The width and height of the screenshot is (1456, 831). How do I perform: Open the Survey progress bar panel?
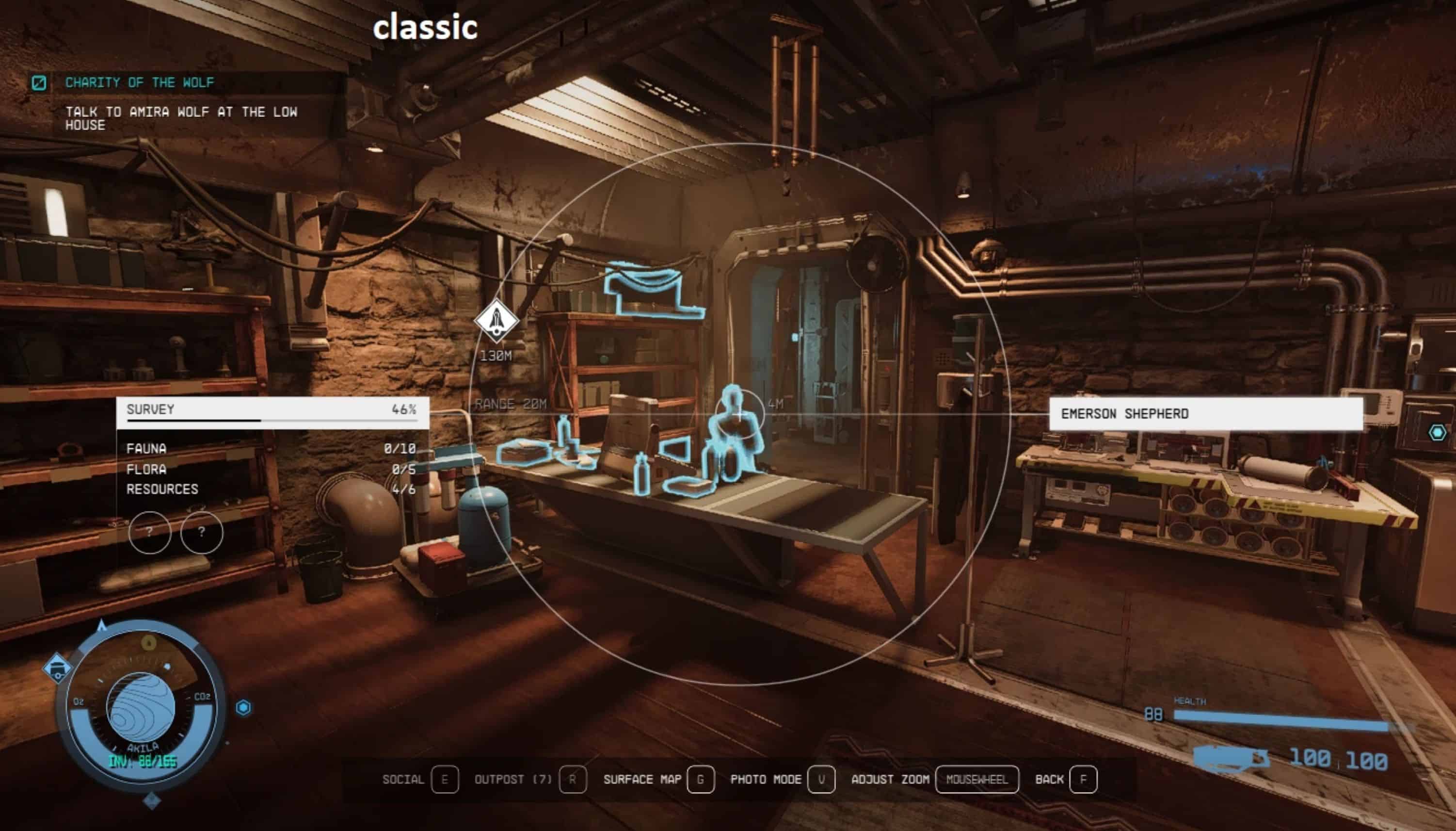click(x=272, y=412)
